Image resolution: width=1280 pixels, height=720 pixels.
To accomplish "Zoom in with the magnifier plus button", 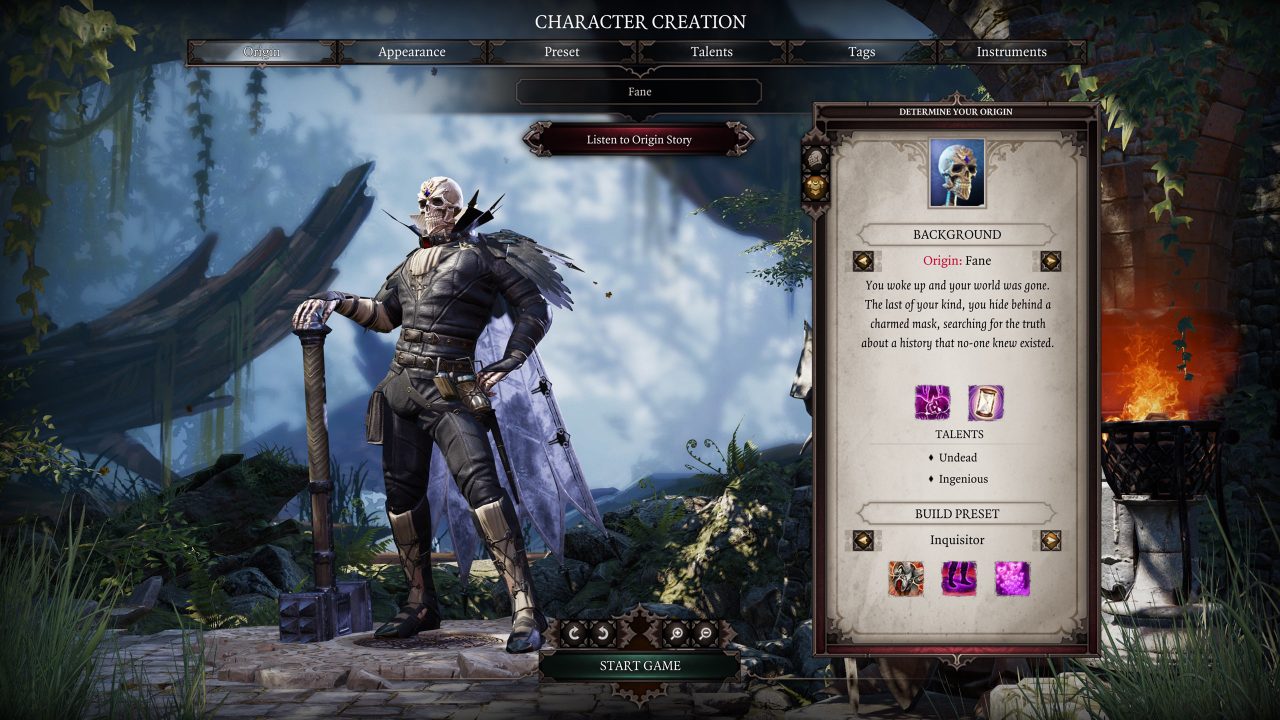I will tap(677, 632).
